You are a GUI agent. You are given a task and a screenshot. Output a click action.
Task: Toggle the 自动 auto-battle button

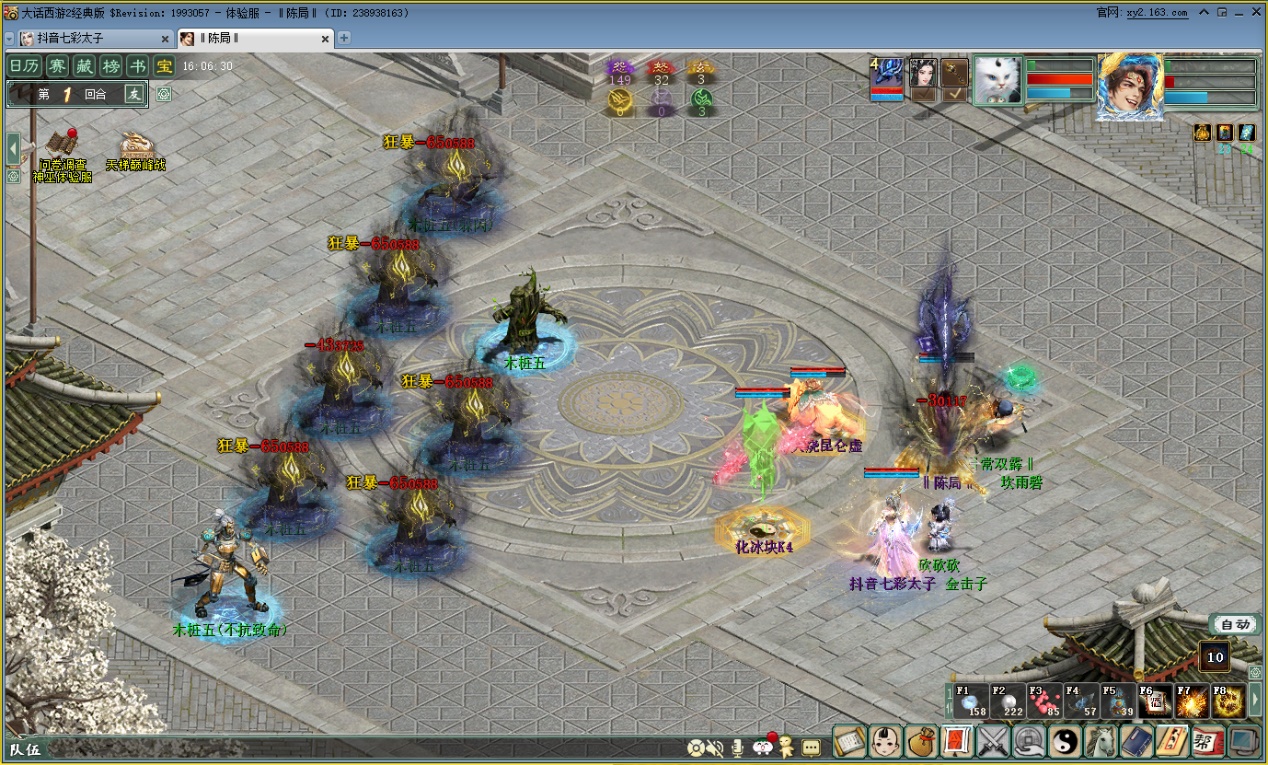(x=1235, y=624)
